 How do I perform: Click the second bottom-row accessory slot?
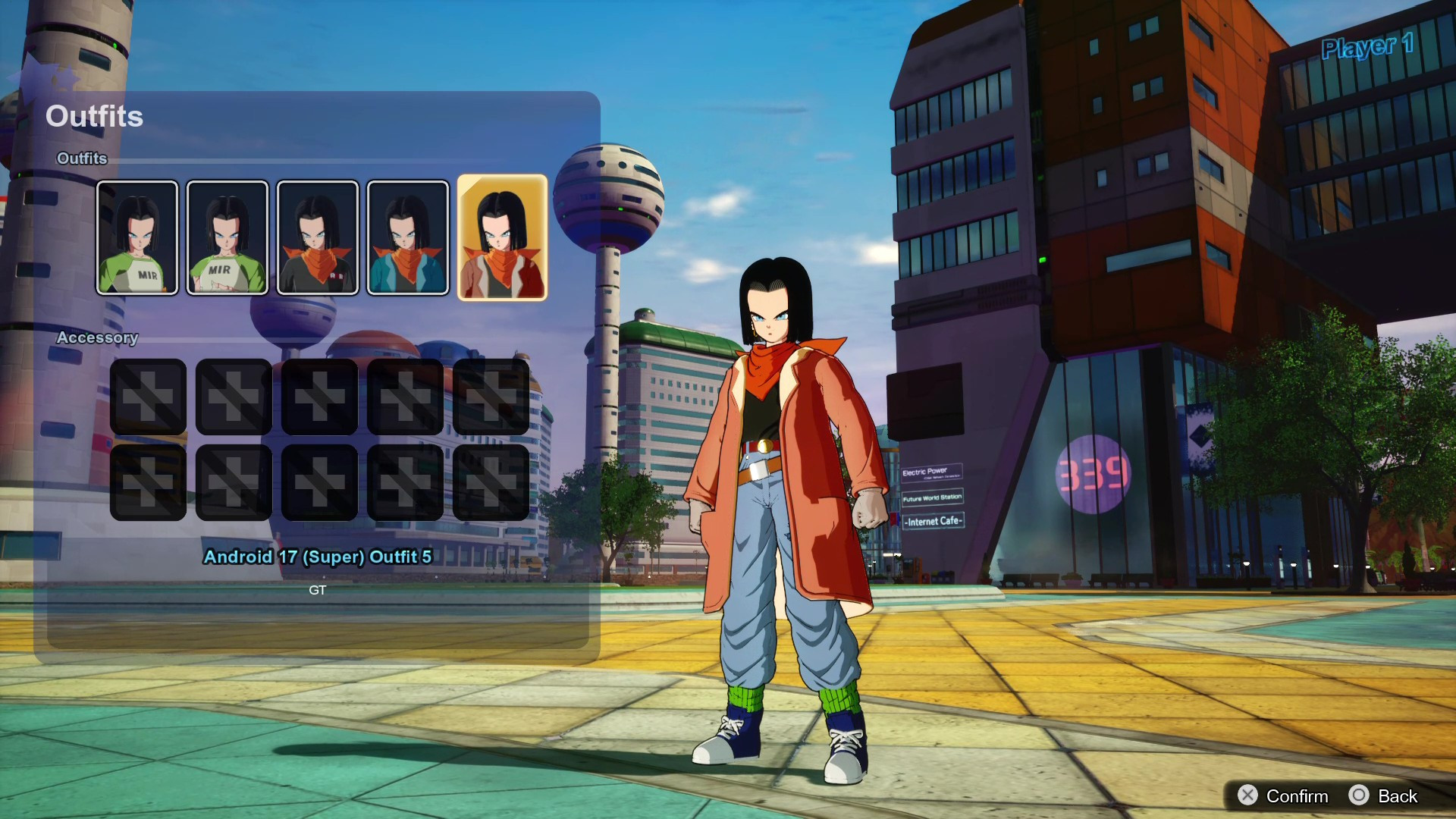234,481
